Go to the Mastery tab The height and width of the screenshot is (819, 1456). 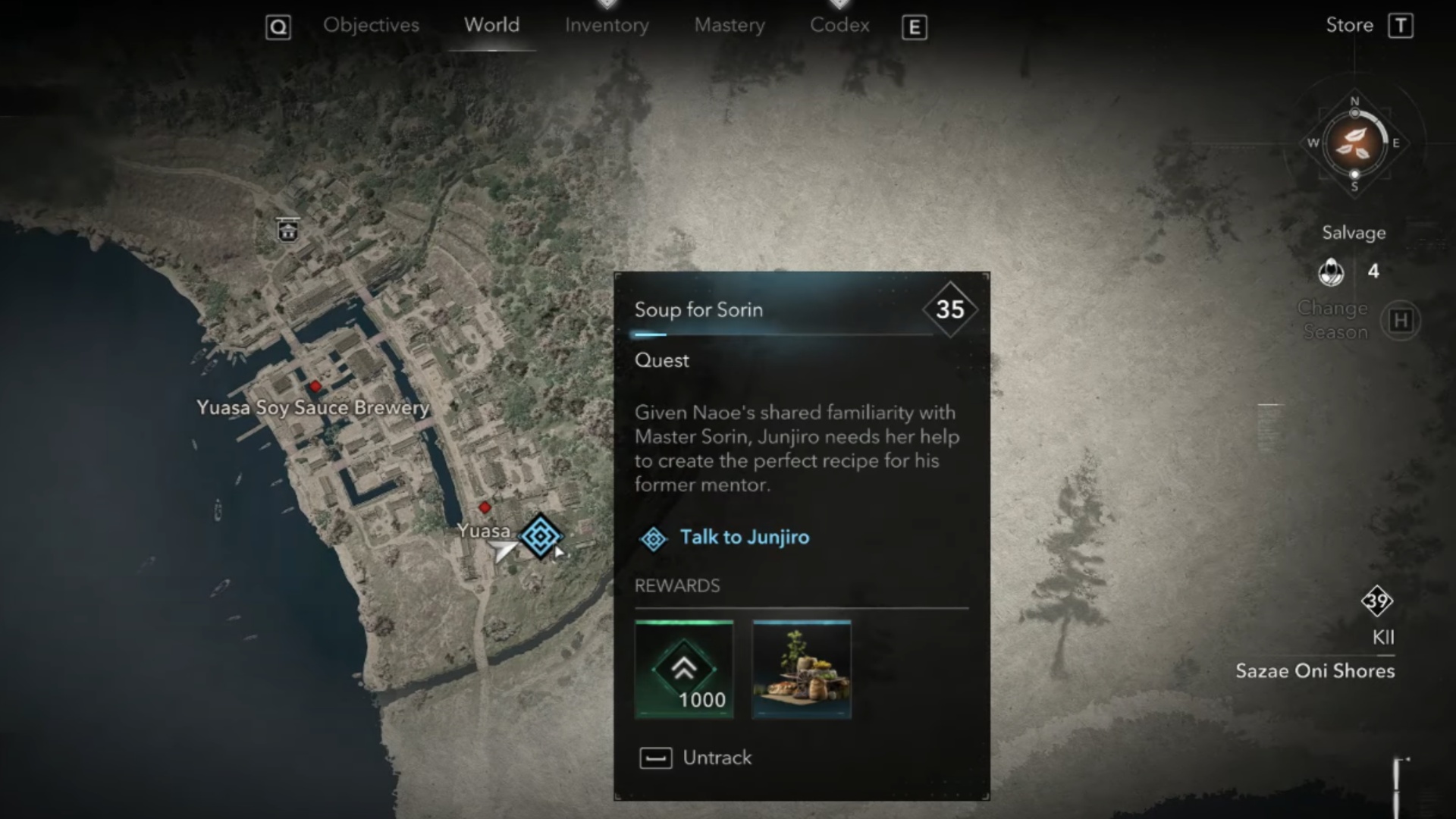(x=730, y=26)
